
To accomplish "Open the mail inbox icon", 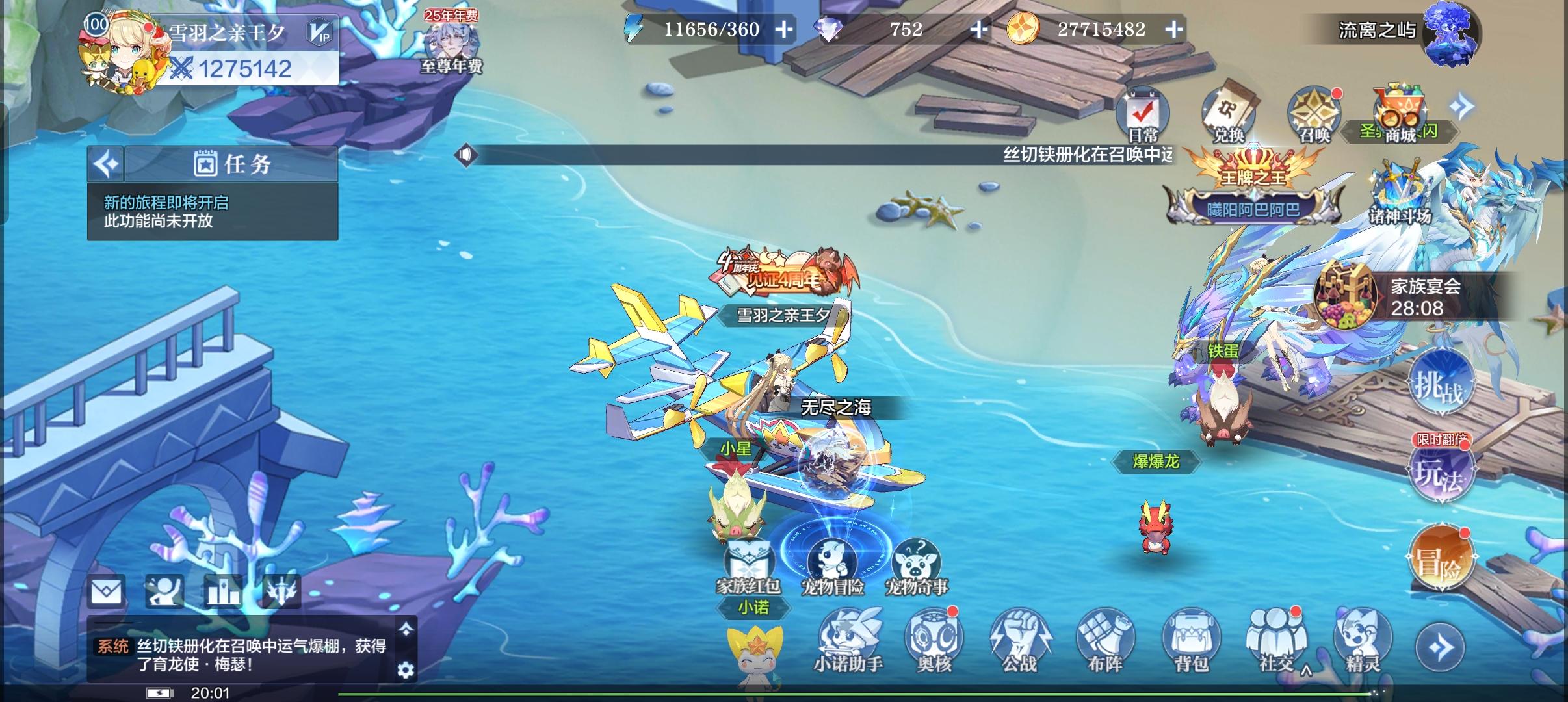I will coord(106,590).
